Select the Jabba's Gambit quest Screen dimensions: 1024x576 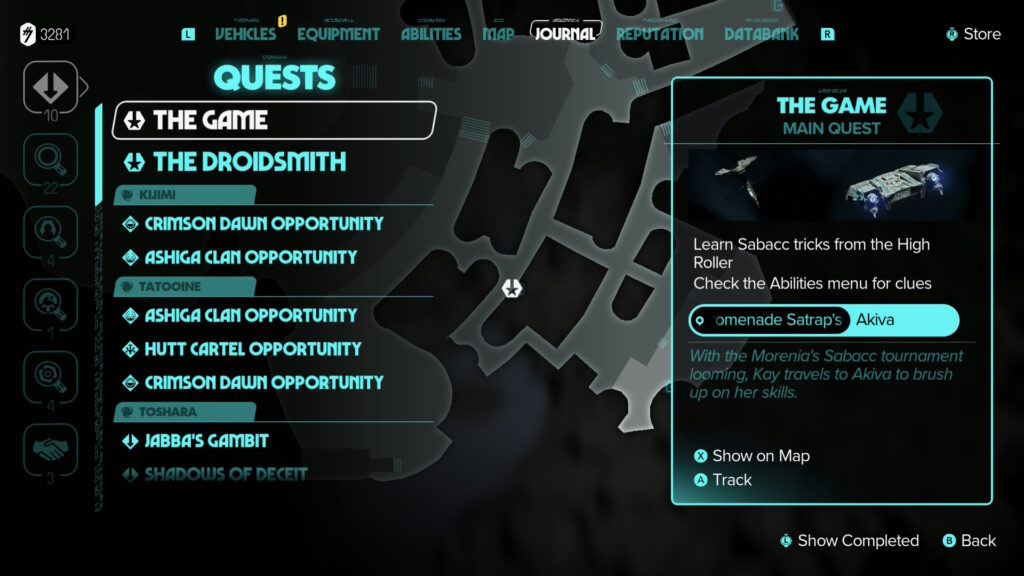tap(206, 440)
